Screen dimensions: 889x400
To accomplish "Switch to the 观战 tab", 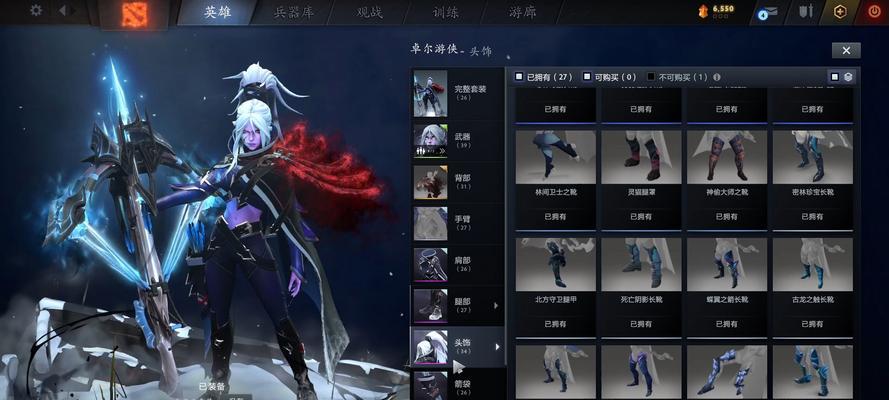I will point(370,12).
